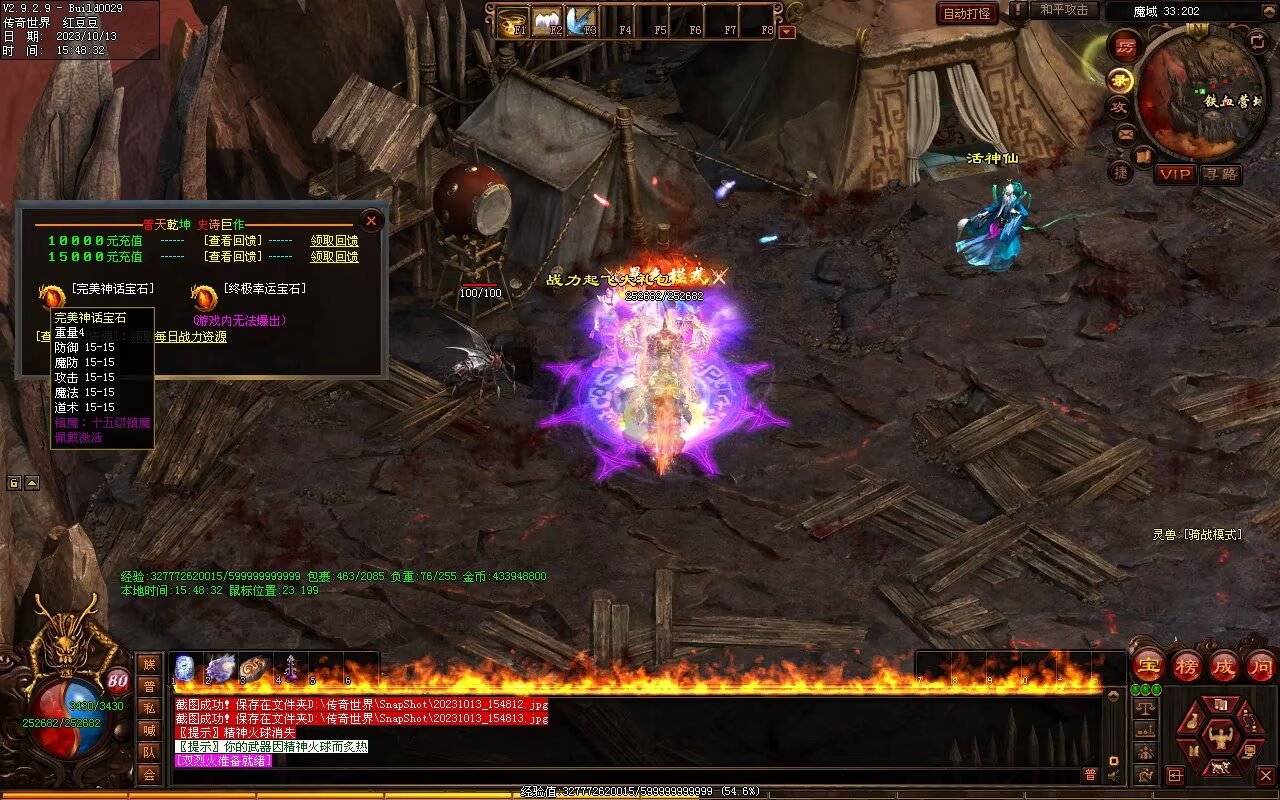This screenshot has height=800, width=1280.
Task: Switch chat to the 私 private channel
Action: click(x=149, y=708)
